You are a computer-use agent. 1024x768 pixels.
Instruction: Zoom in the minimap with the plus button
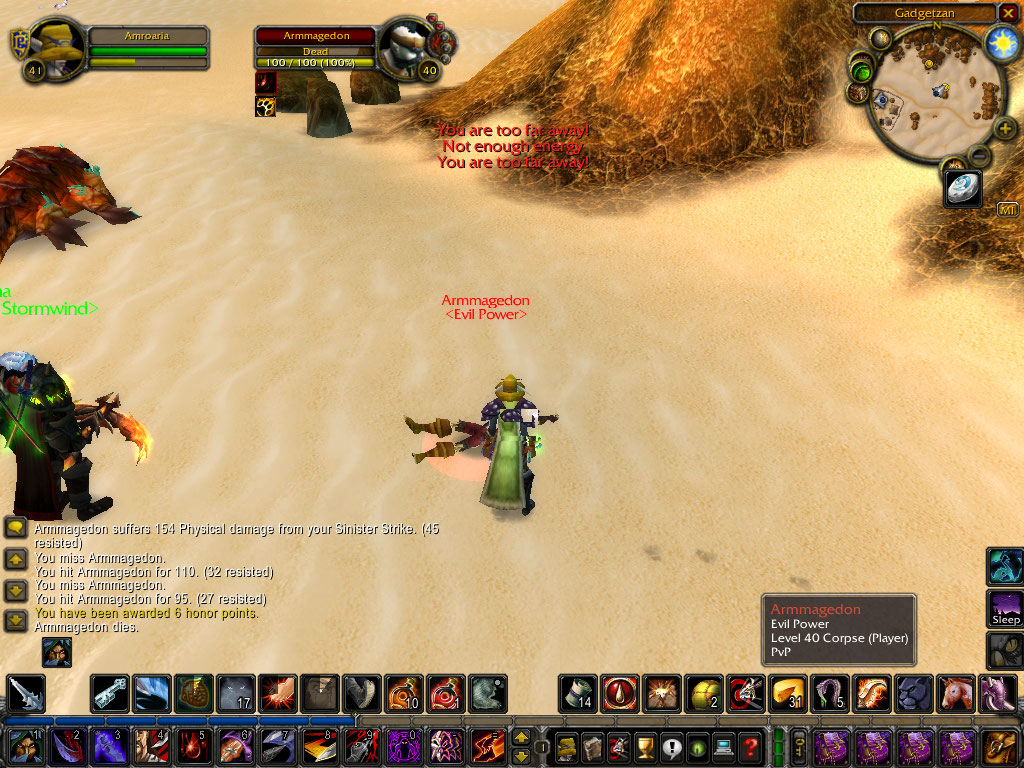(1004, 128)
